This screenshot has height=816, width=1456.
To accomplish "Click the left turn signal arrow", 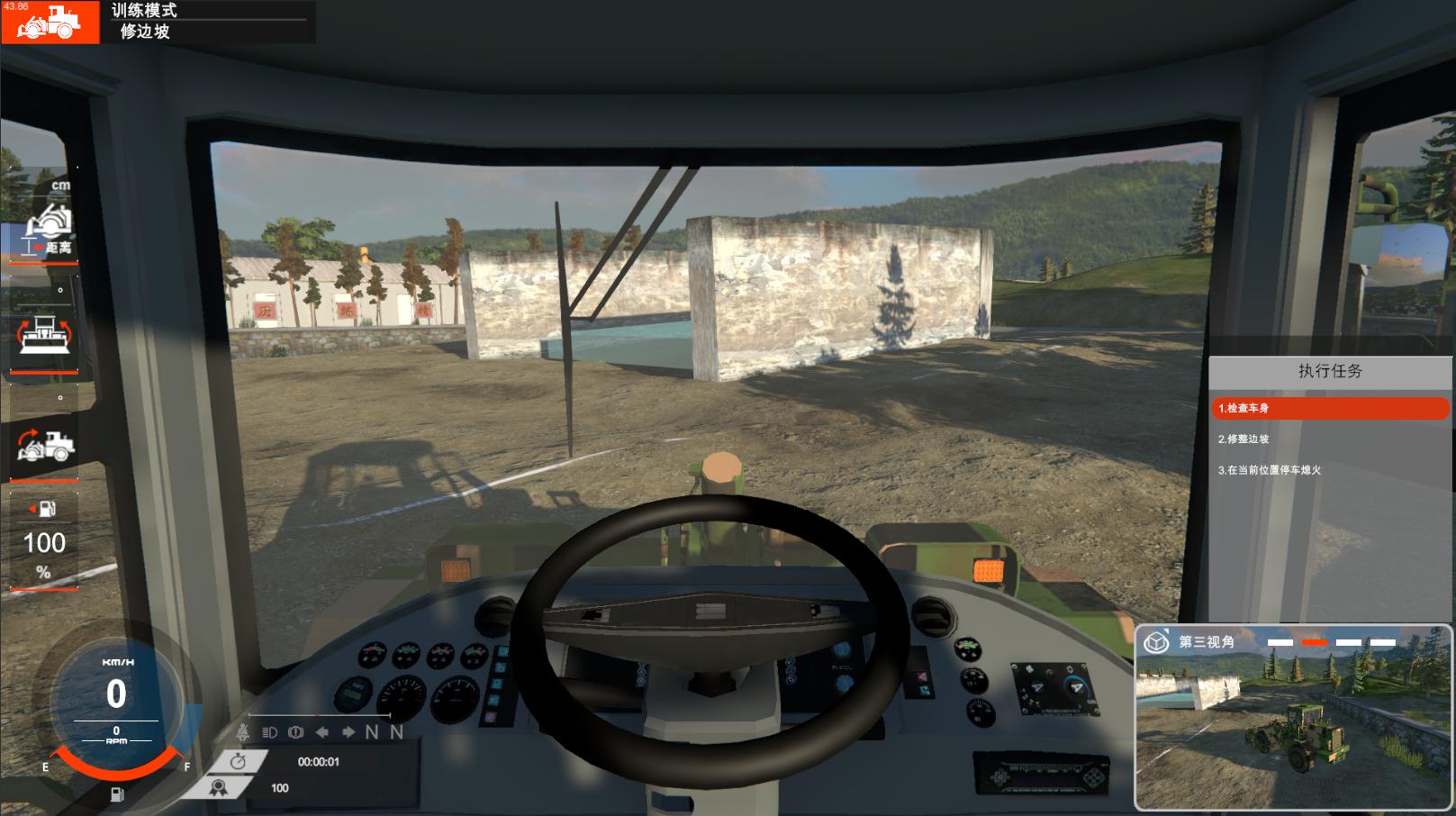I will point(321,732).
